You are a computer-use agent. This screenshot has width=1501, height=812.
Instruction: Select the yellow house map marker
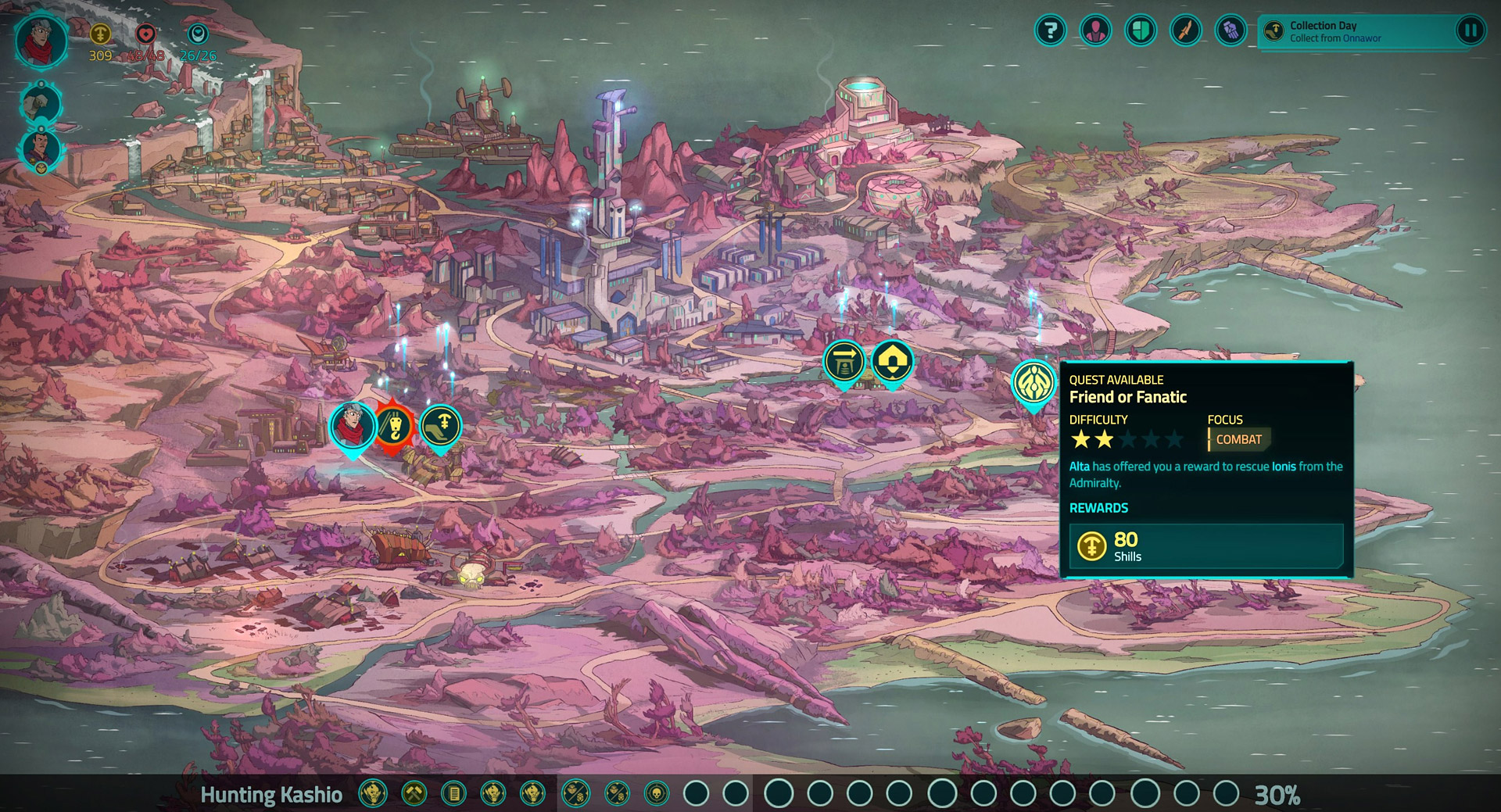(892, 362)
